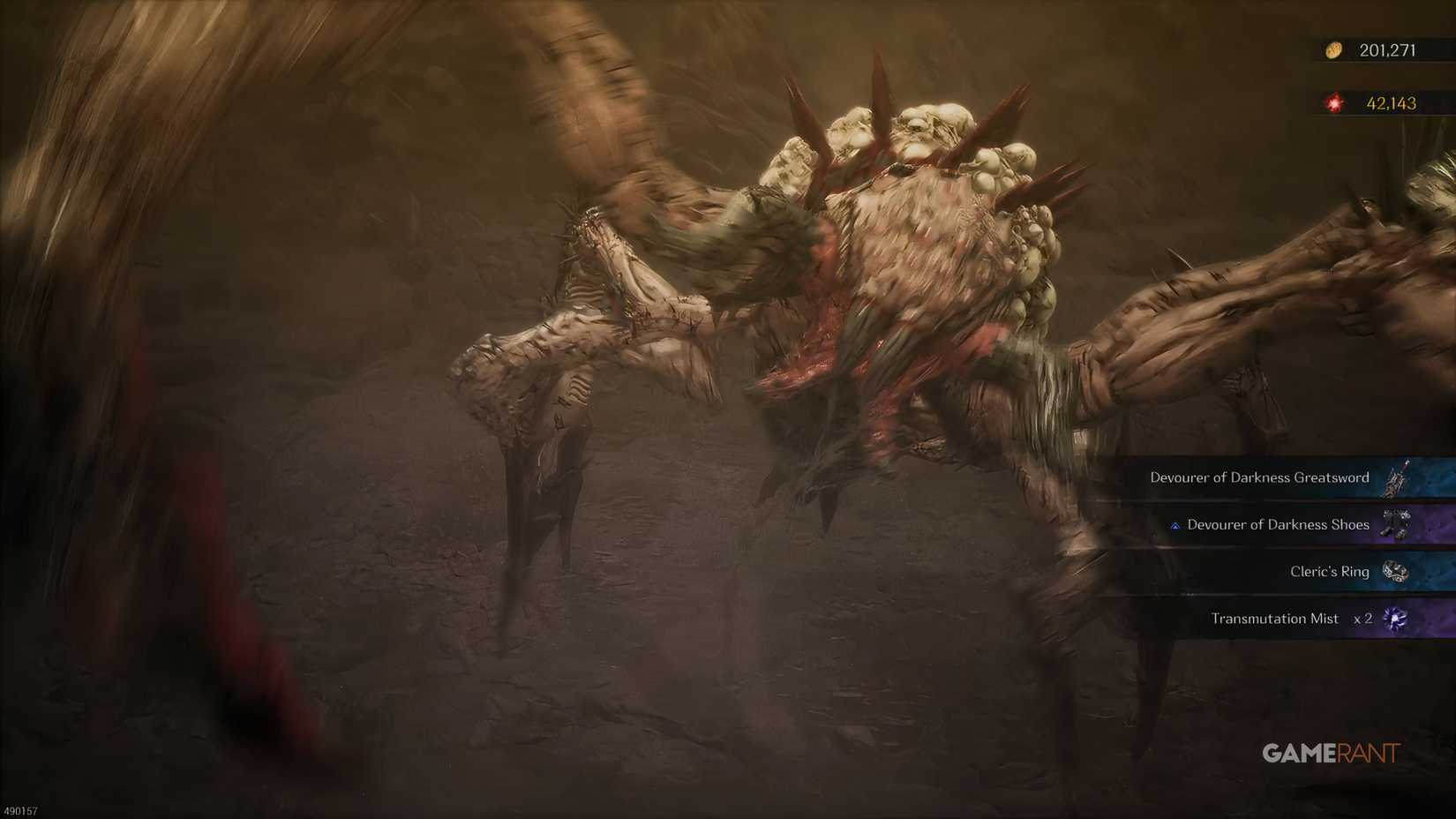The image size is (1456, 819).
Task: Expand the Transmutation Mist item details
Action: [x=1288, y=619]
